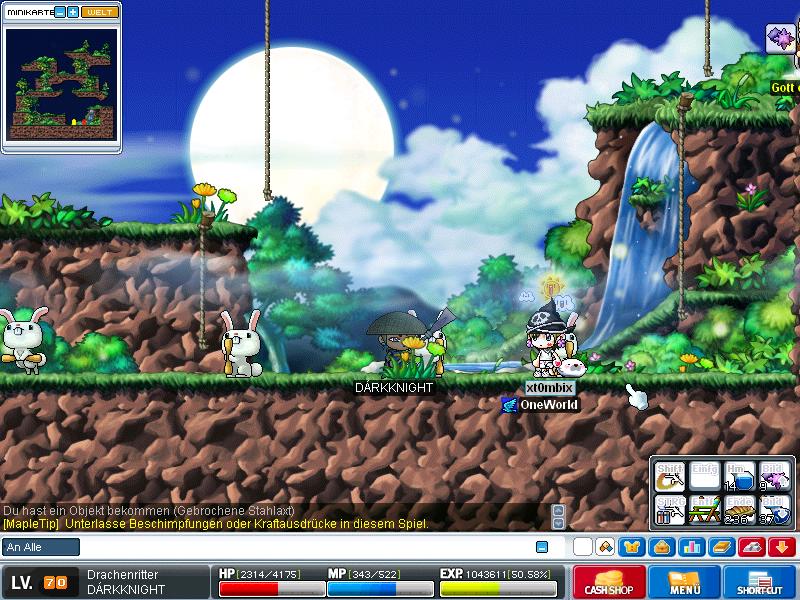Open the 'An Alle' chat target selector
The width and height of the screenshot is (800, 600).
(41, 547)
